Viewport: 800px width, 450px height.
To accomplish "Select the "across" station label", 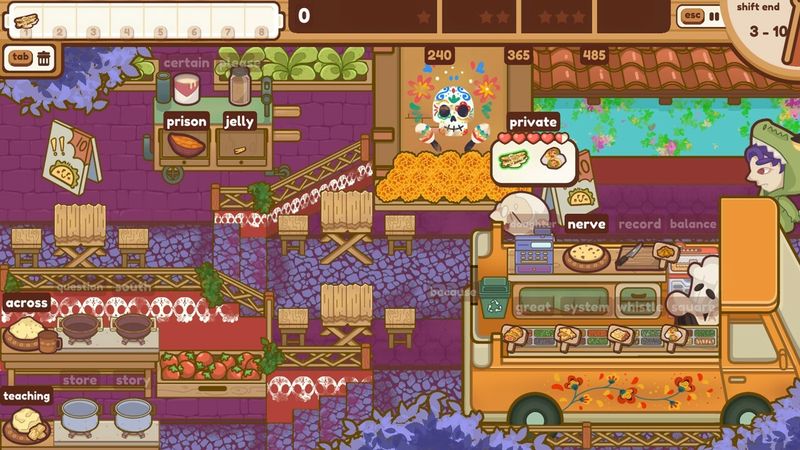I will [27, 303].
